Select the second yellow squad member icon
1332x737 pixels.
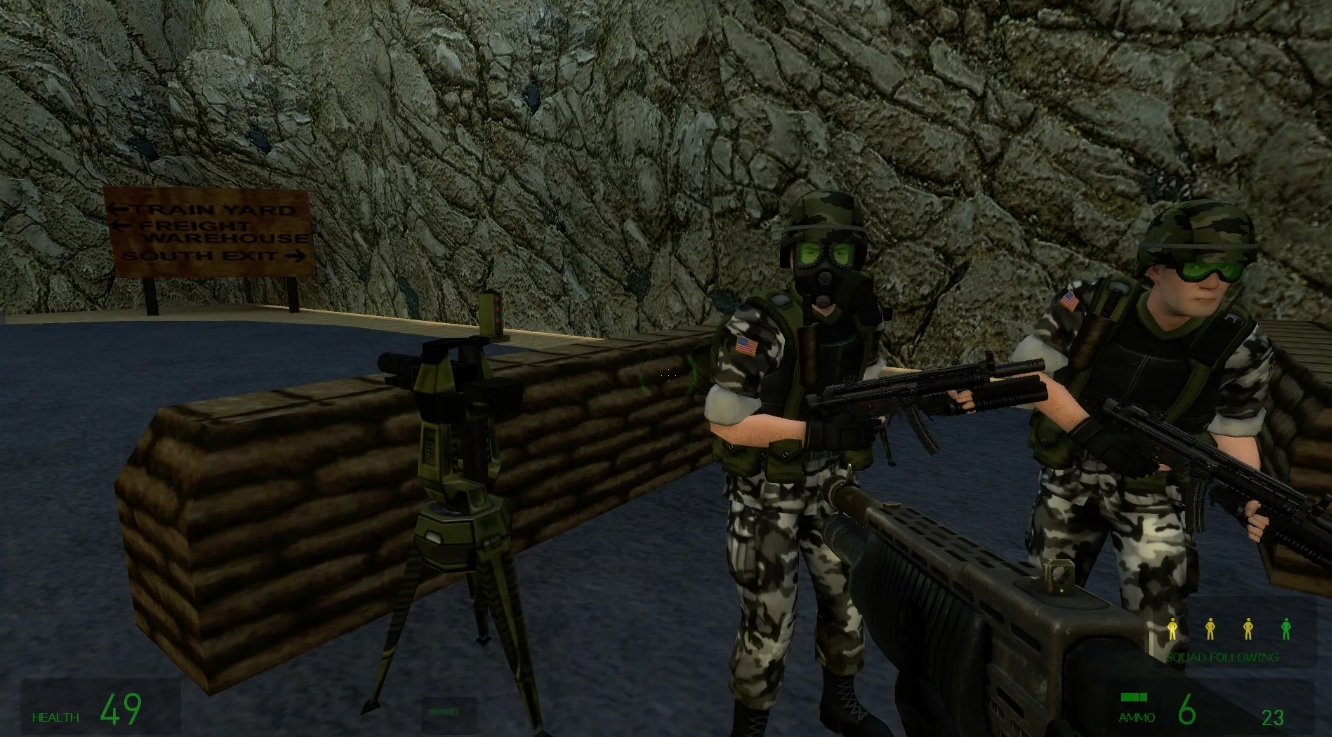pos(1209,630)
